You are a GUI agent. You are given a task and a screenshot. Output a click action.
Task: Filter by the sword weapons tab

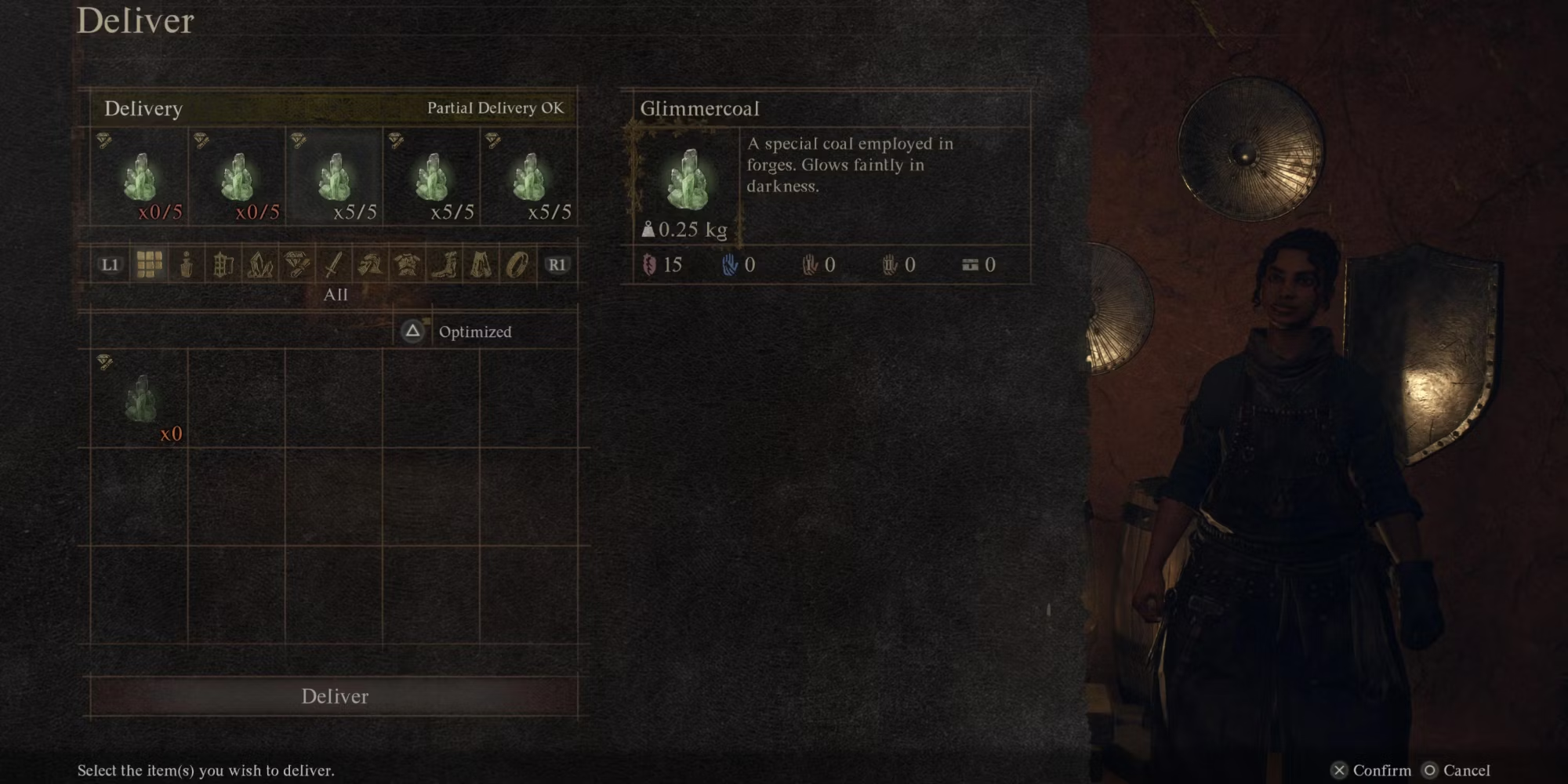coord(333,265)
